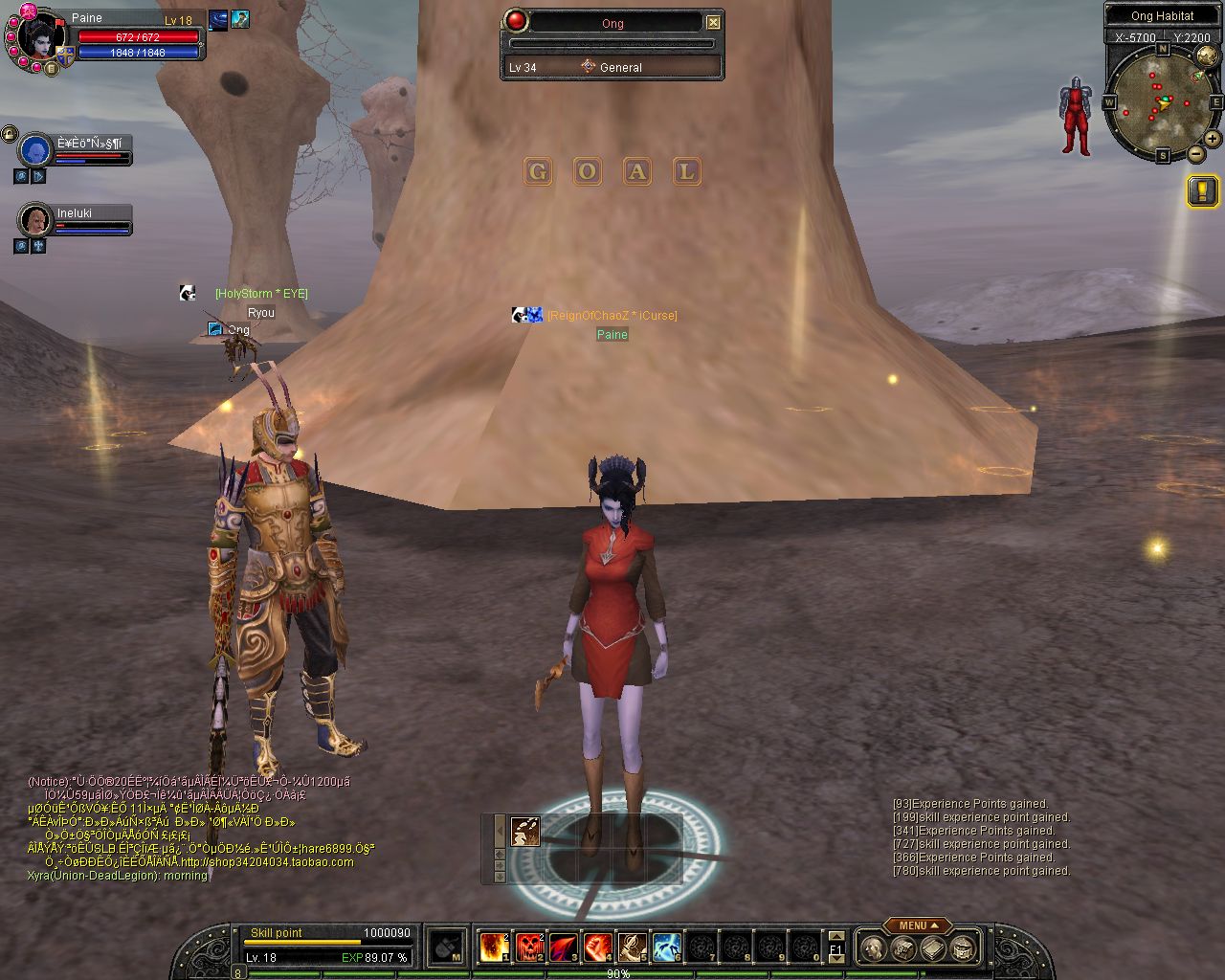Screen dimensions: 1225x980
Task: Close the Ong target window
Action: [713, 22]
